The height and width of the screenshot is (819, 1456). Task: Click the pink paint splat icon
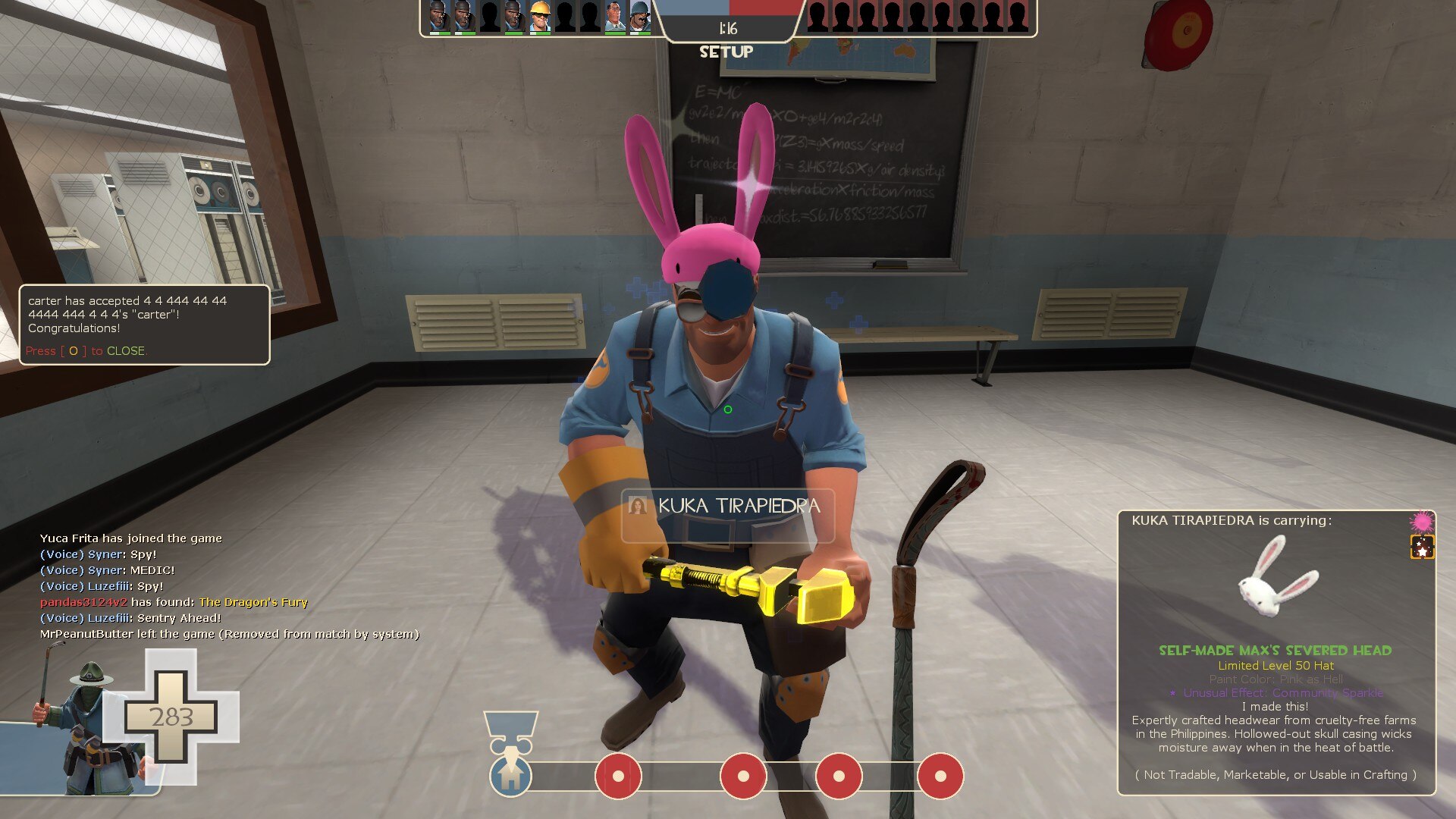(x=1421, y=522)
